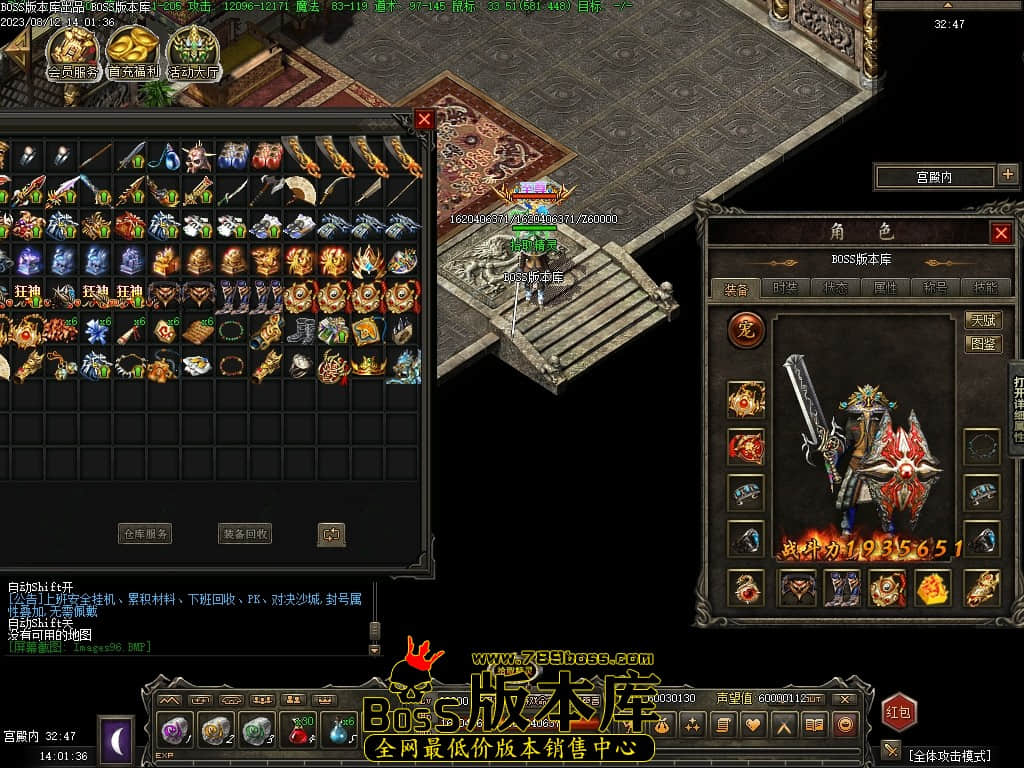Close the 角色 character panel
Image resolution: width=1024 pixels, height=768 pixels.
click(1000, 233)
